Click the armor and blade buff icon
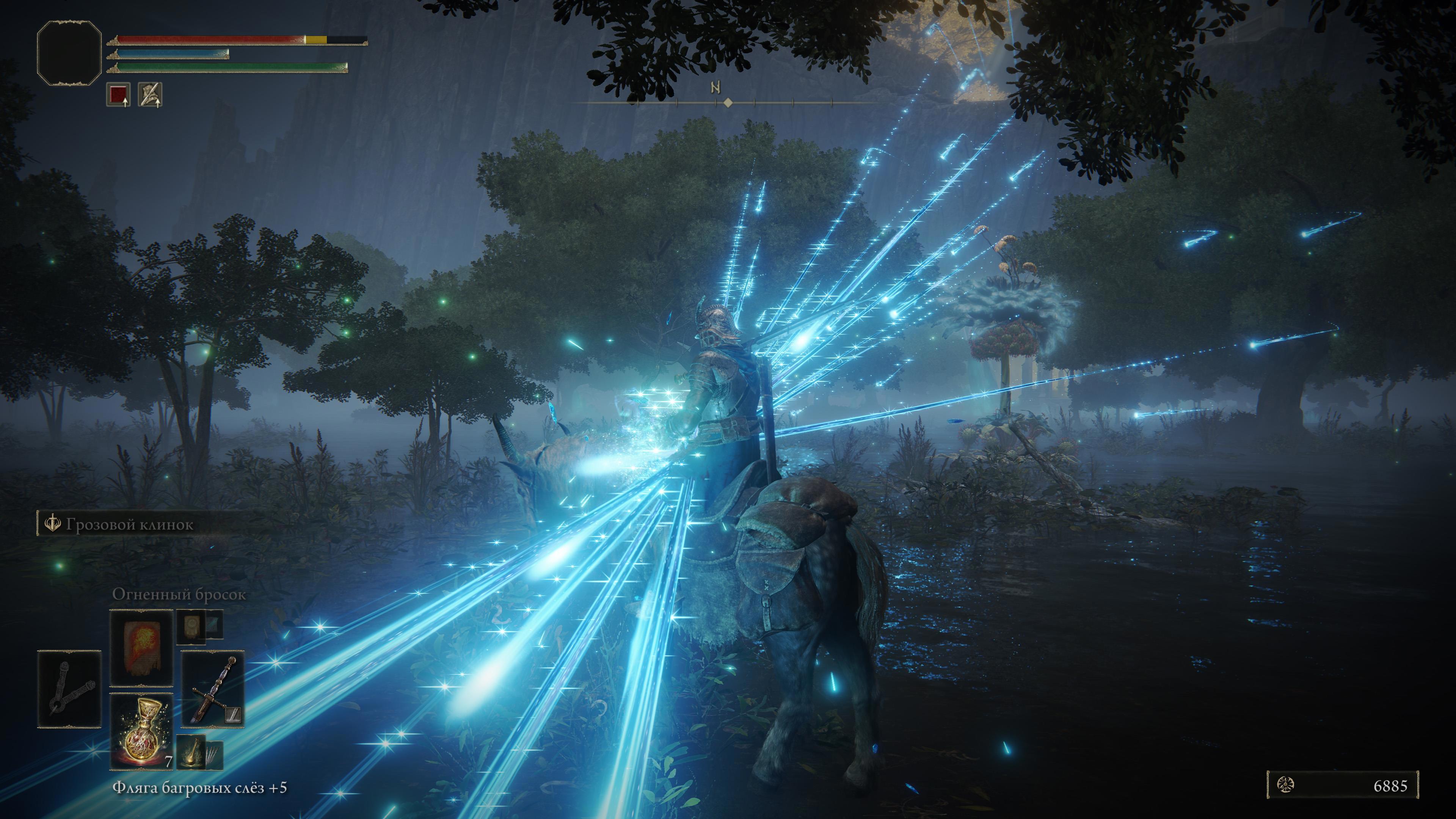1456x819 pixels. pos(151,94)
